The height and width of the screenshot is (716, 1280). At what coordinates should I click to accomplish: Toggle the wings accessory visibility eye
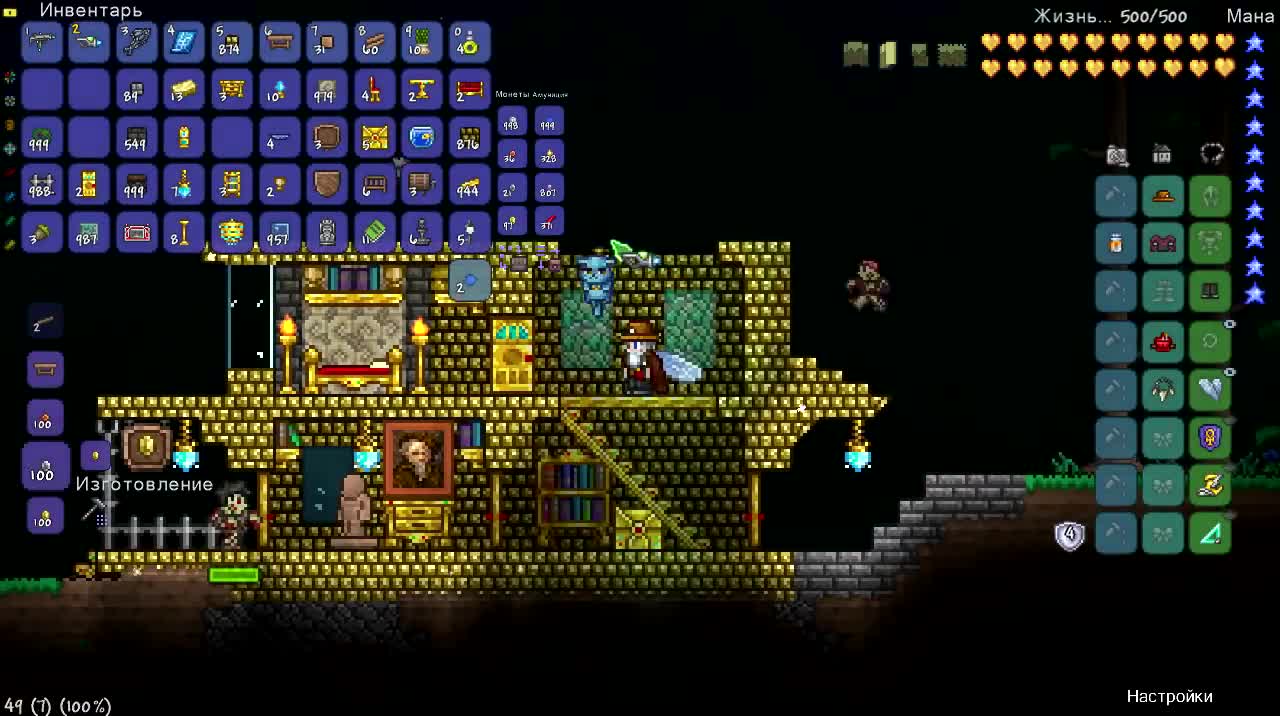tap(1230, 372)
